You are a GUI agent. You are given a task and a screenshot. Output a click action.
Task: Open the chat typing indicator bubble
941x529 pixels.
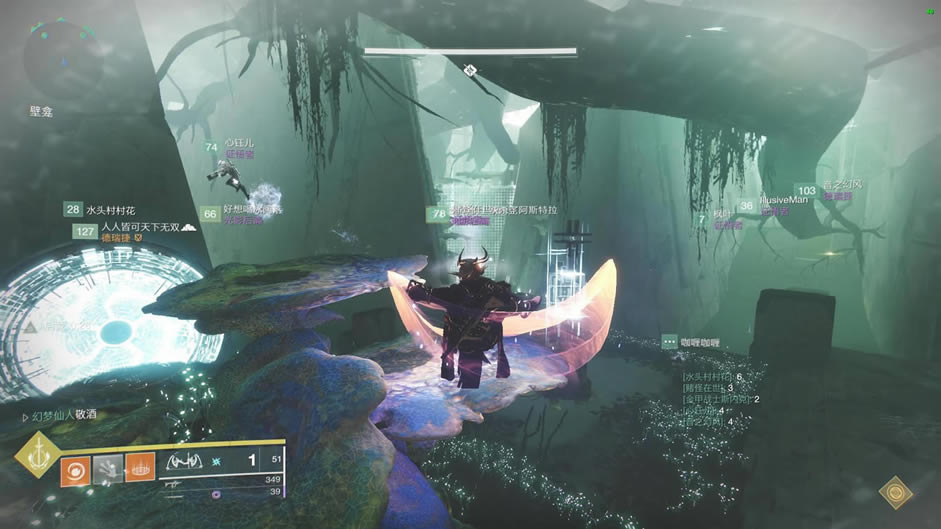pos(670,342)
